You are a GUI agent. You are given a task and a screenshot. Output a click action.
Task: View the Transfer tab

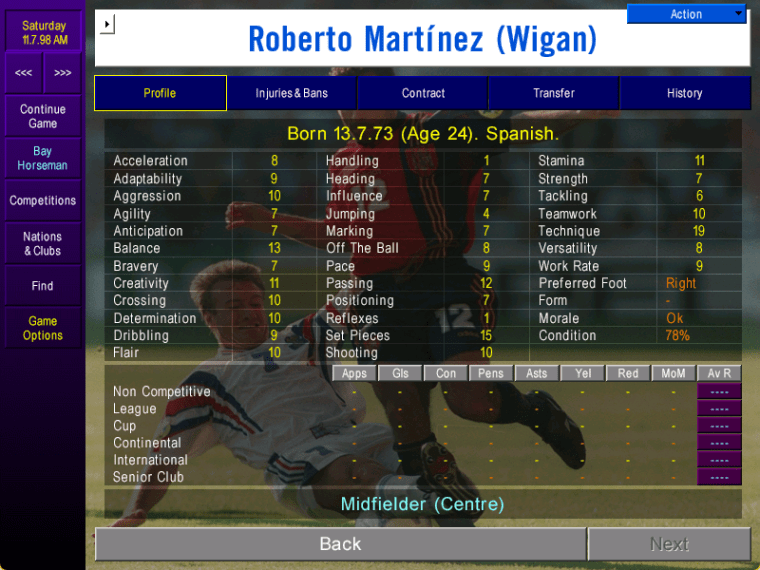coord(554,93)
